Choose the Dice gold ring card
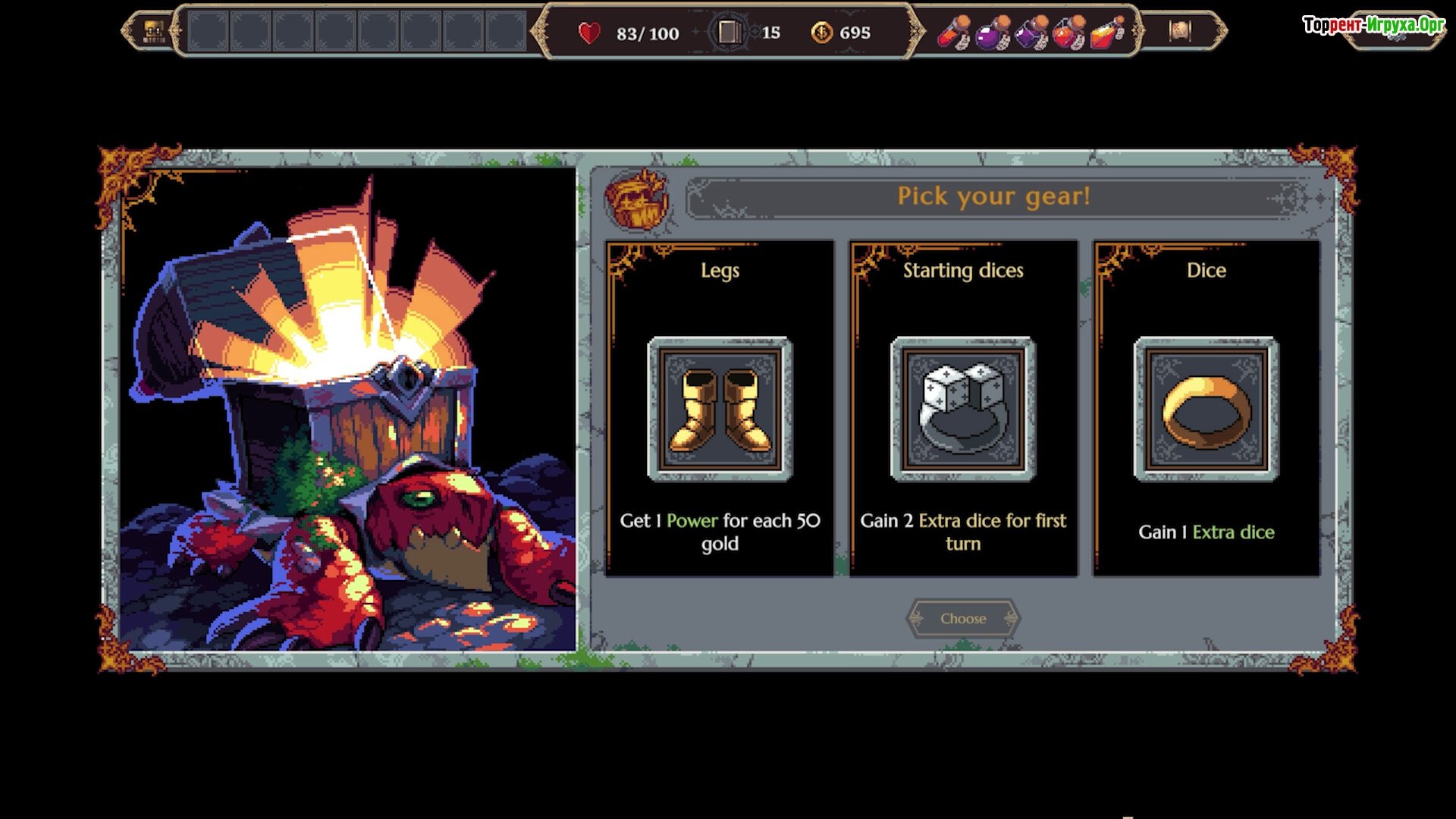This screenshot has height=819, width=1456. (1206, 409)
